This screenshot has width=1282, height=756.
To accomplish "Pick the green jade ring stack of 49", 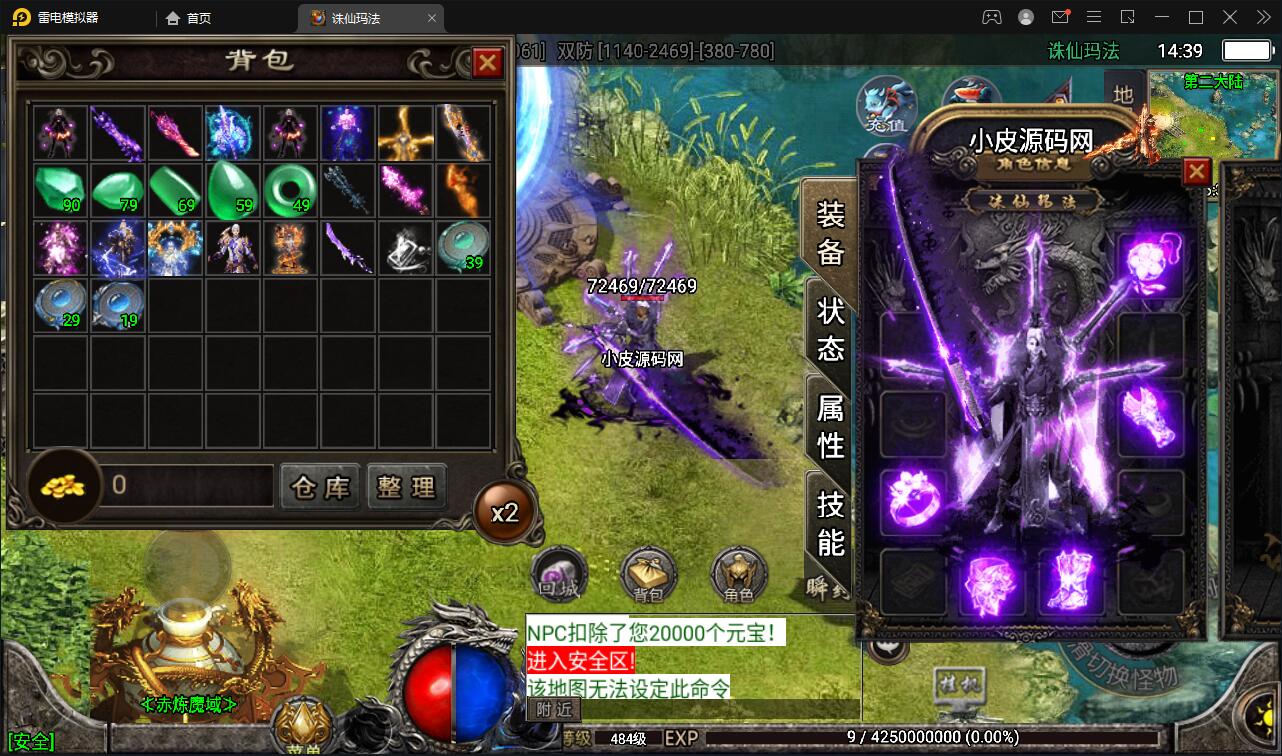I will click(x=291, y=190).
